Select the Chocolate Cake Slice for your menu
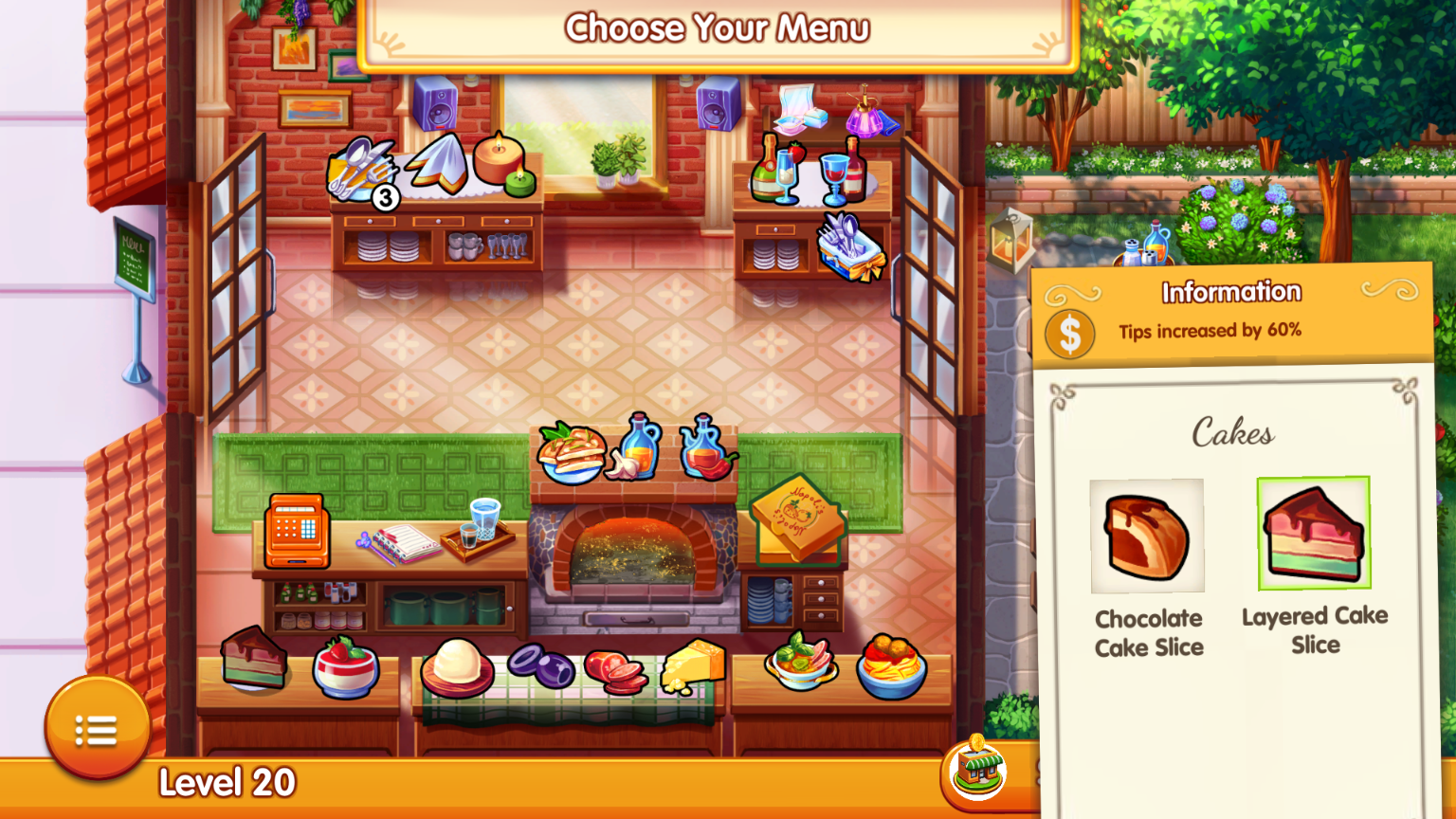 click(1147, 536)
